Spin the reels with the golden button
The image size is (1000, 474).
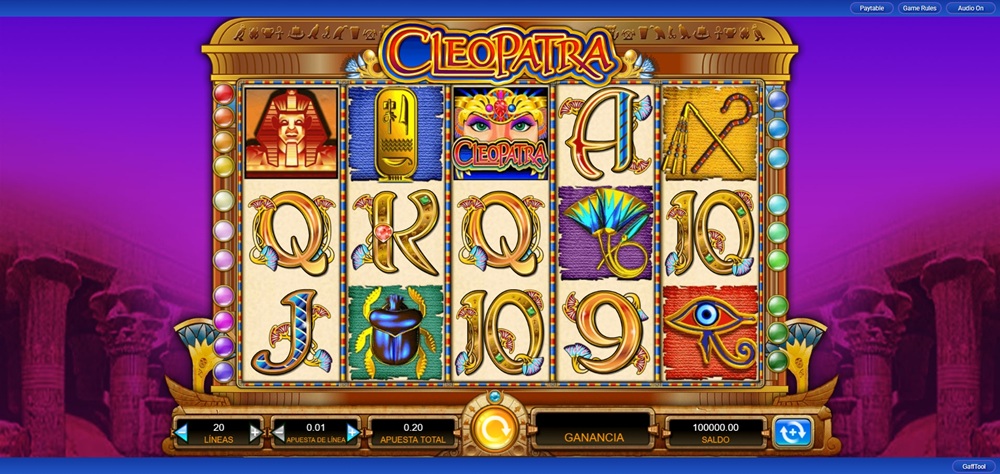tap(493, 430)
